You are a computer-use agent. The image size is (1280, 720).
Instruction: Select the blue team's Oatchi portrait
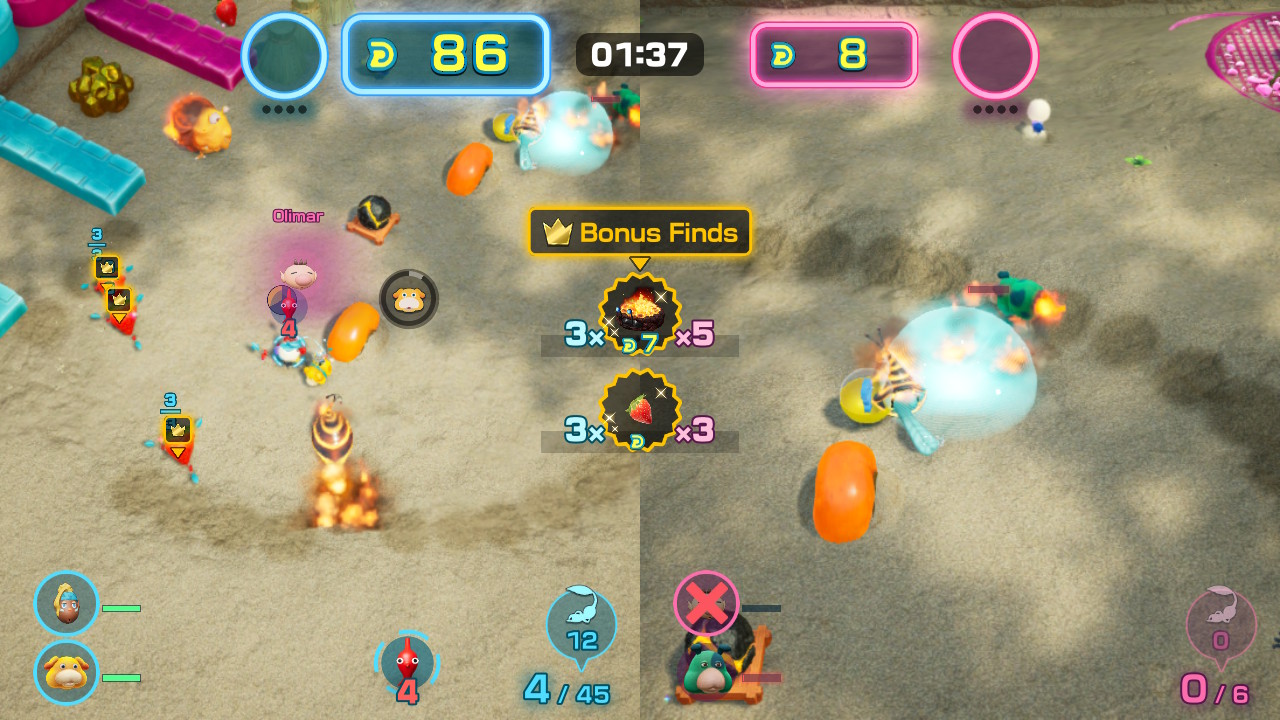pos(67,672)
